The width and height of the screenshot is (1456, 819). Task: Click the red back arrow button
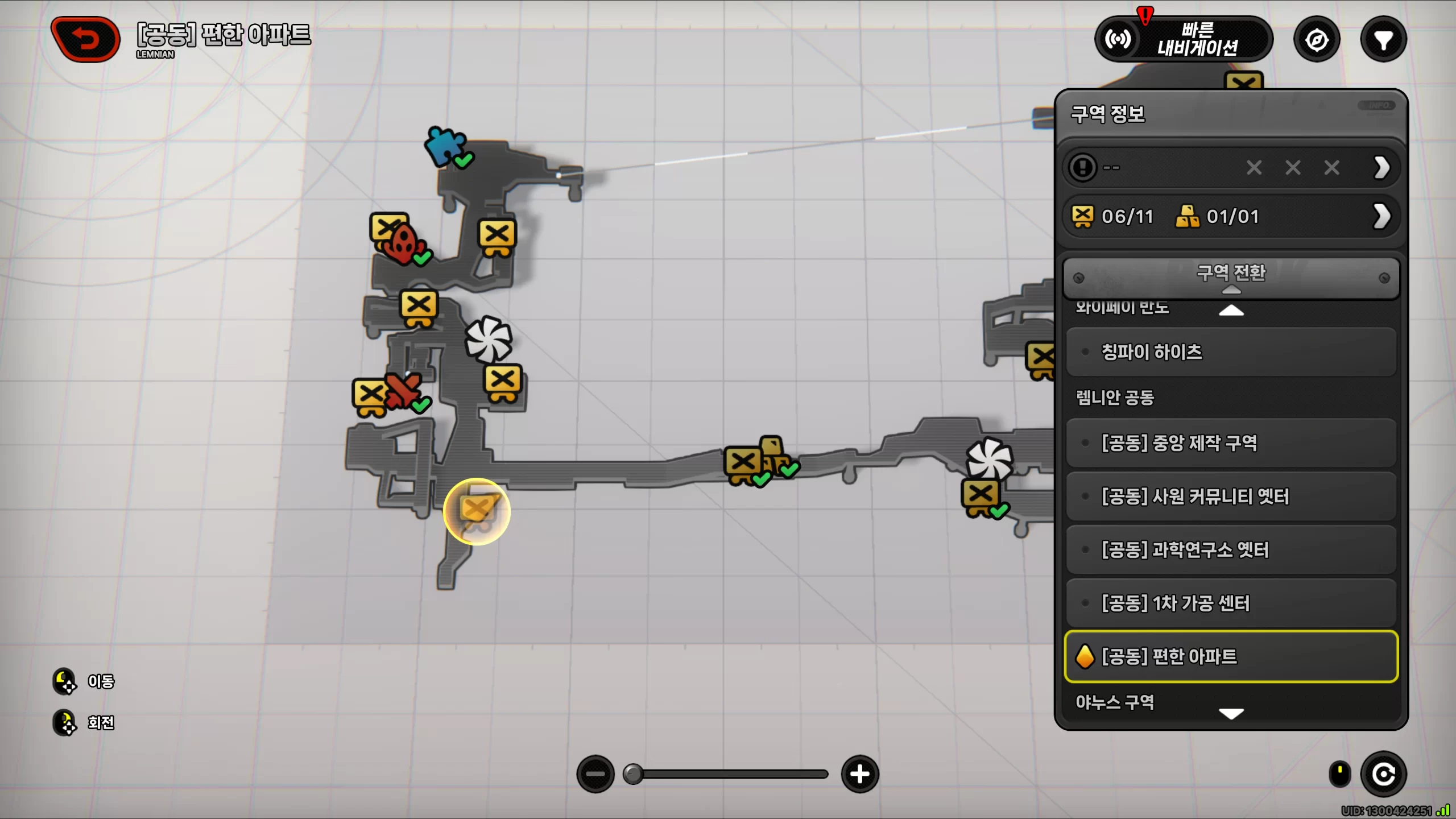click(x=86, y=39)
